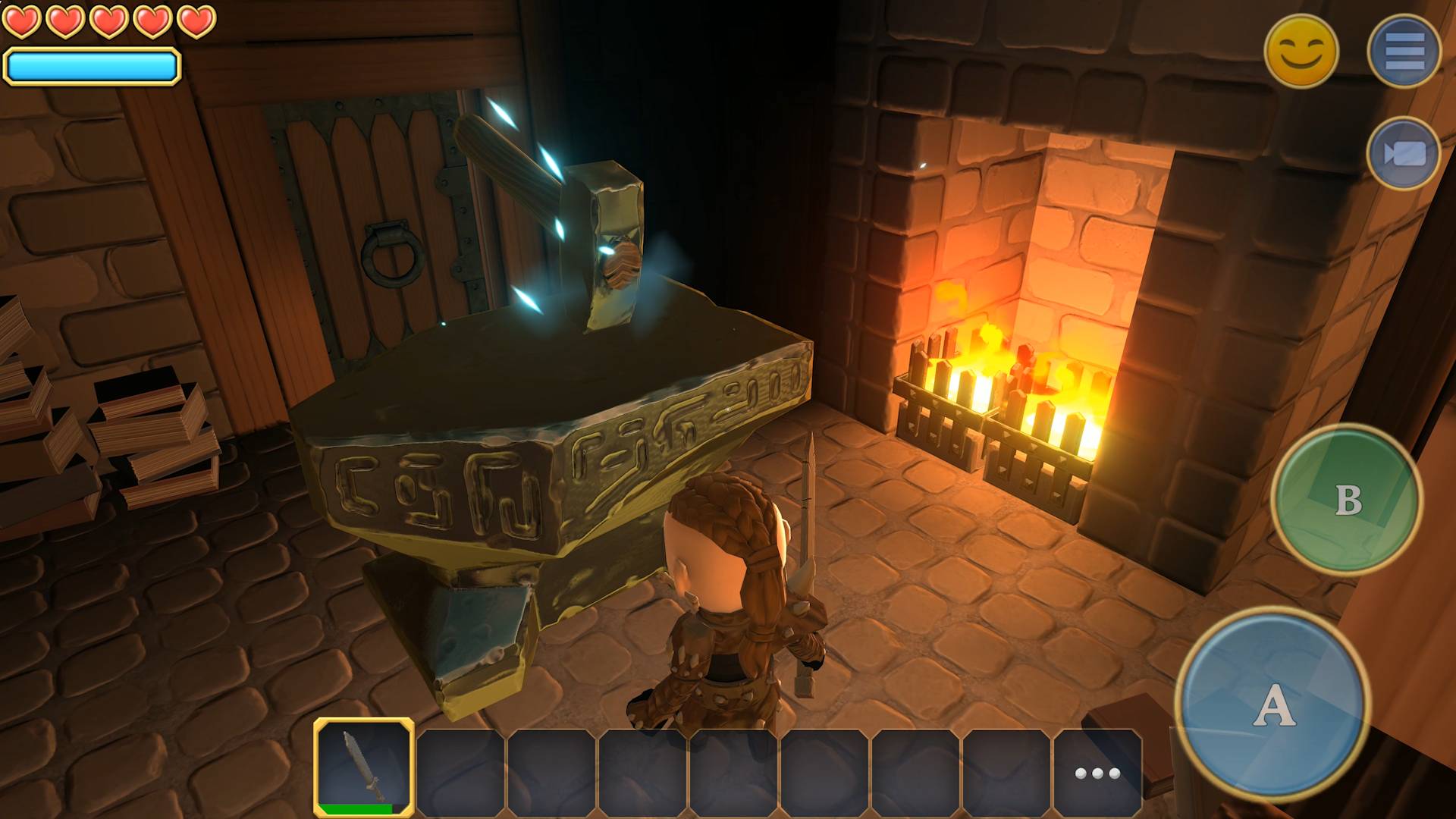Viewport: 1456px width, 819px height.
Task: Tap the blue A action button
Action: (1273, 705)
